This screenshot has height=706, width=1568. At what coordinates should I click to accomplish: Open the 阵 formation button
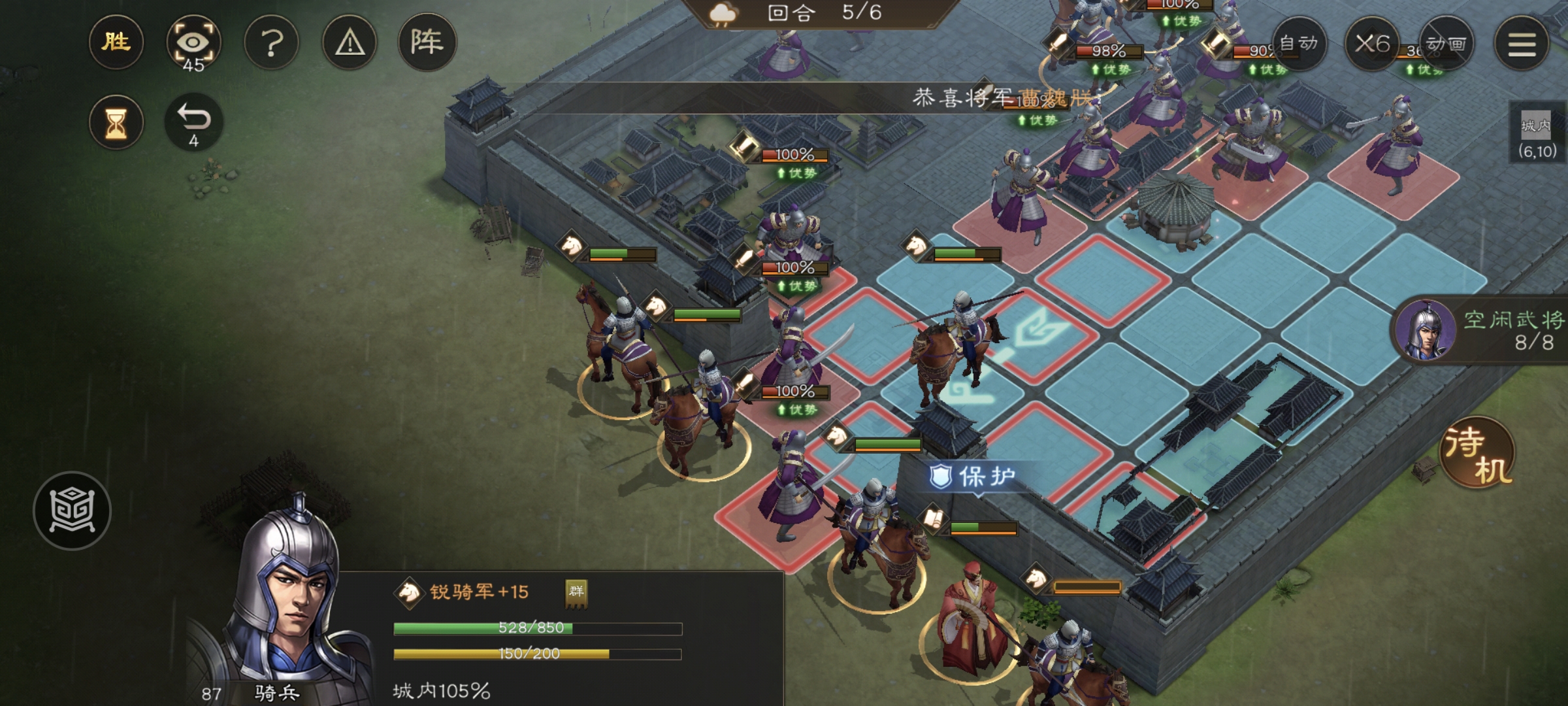tap(427, 43)
